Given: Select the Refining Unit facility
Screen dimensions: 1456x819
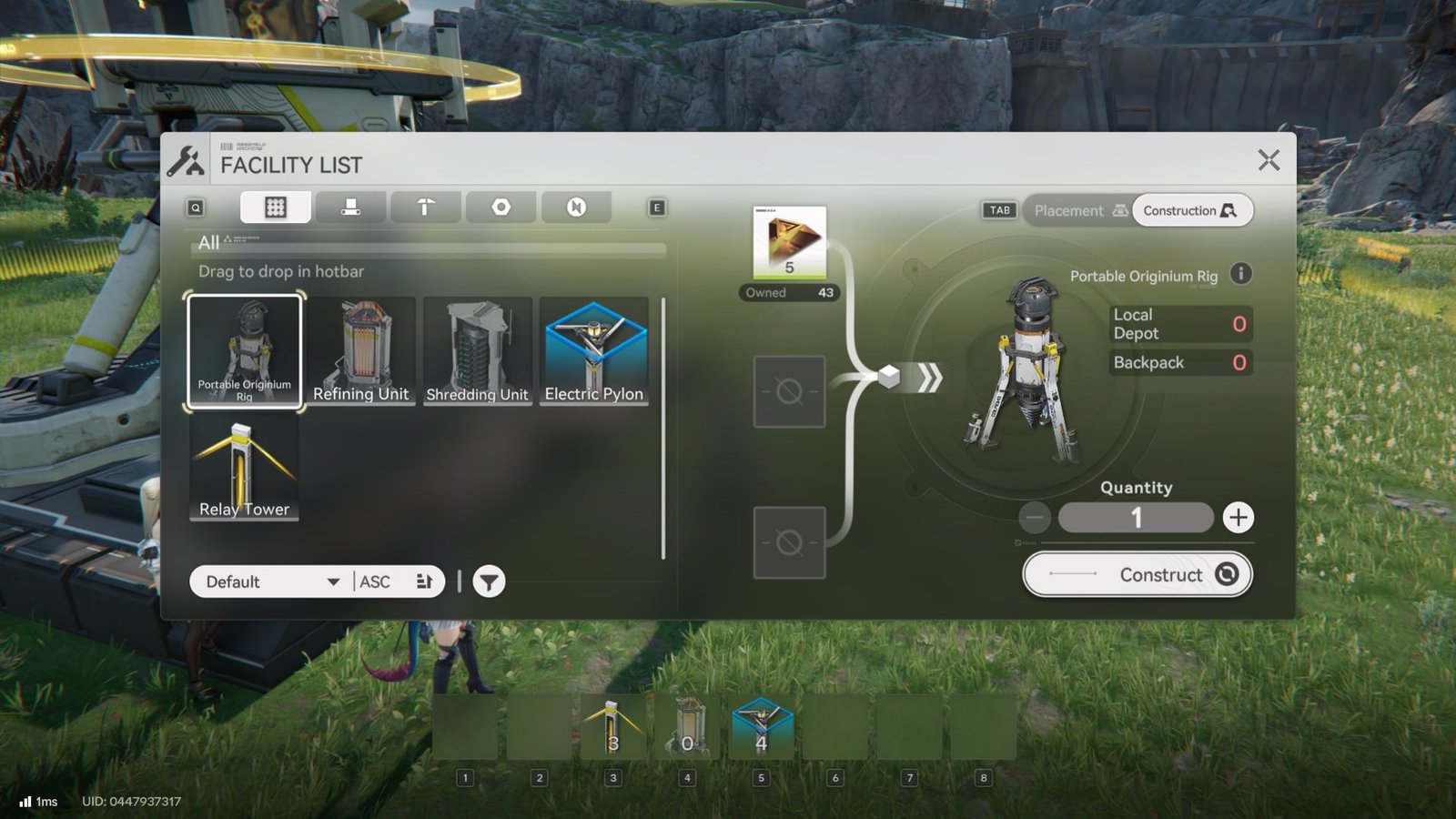Looking at the screenshot, I should coord(360,350).
